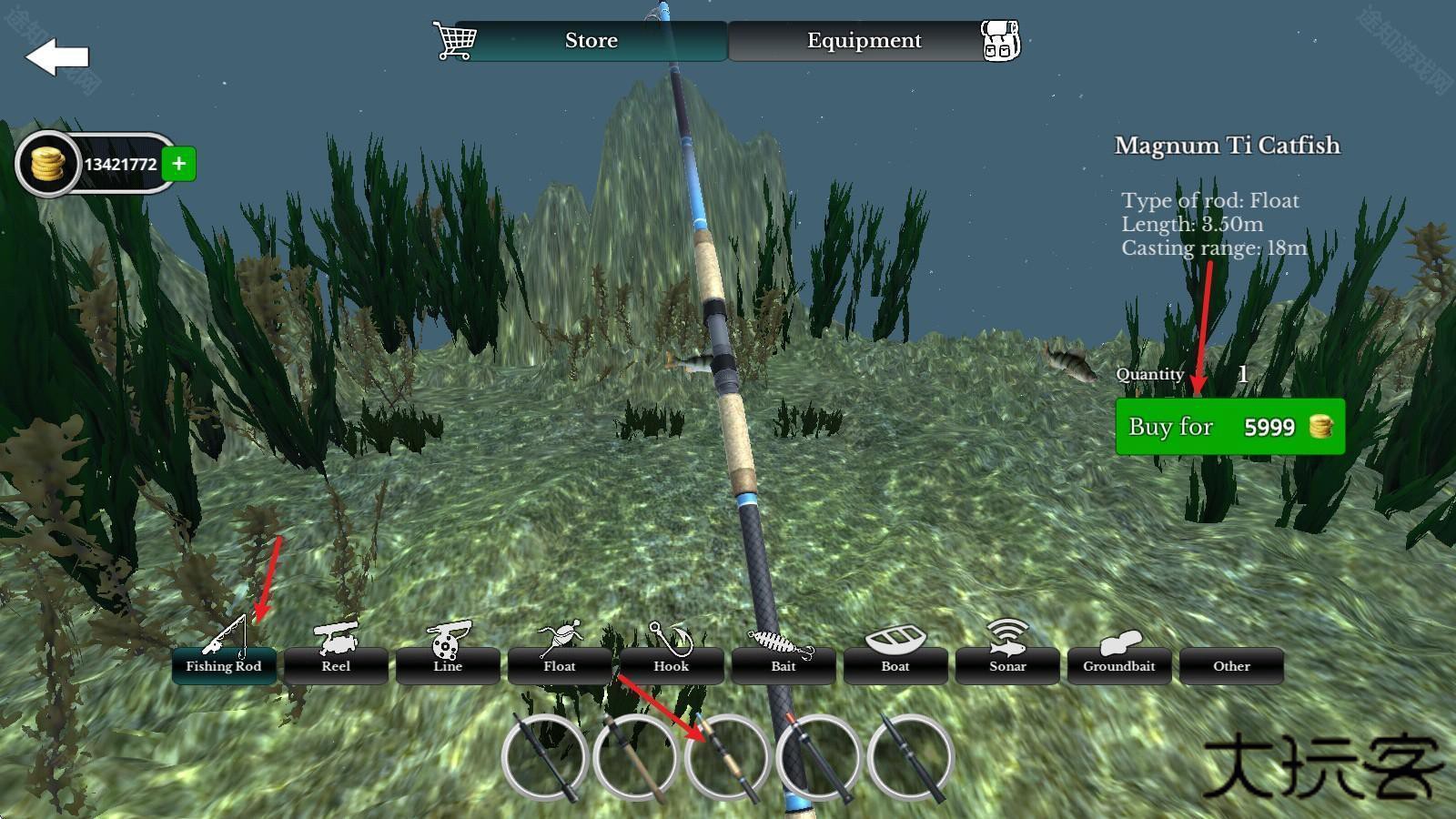The height and width of the screenshot is (819, 1456).
Task: Browse the Bait category
Action: [784, 665]
